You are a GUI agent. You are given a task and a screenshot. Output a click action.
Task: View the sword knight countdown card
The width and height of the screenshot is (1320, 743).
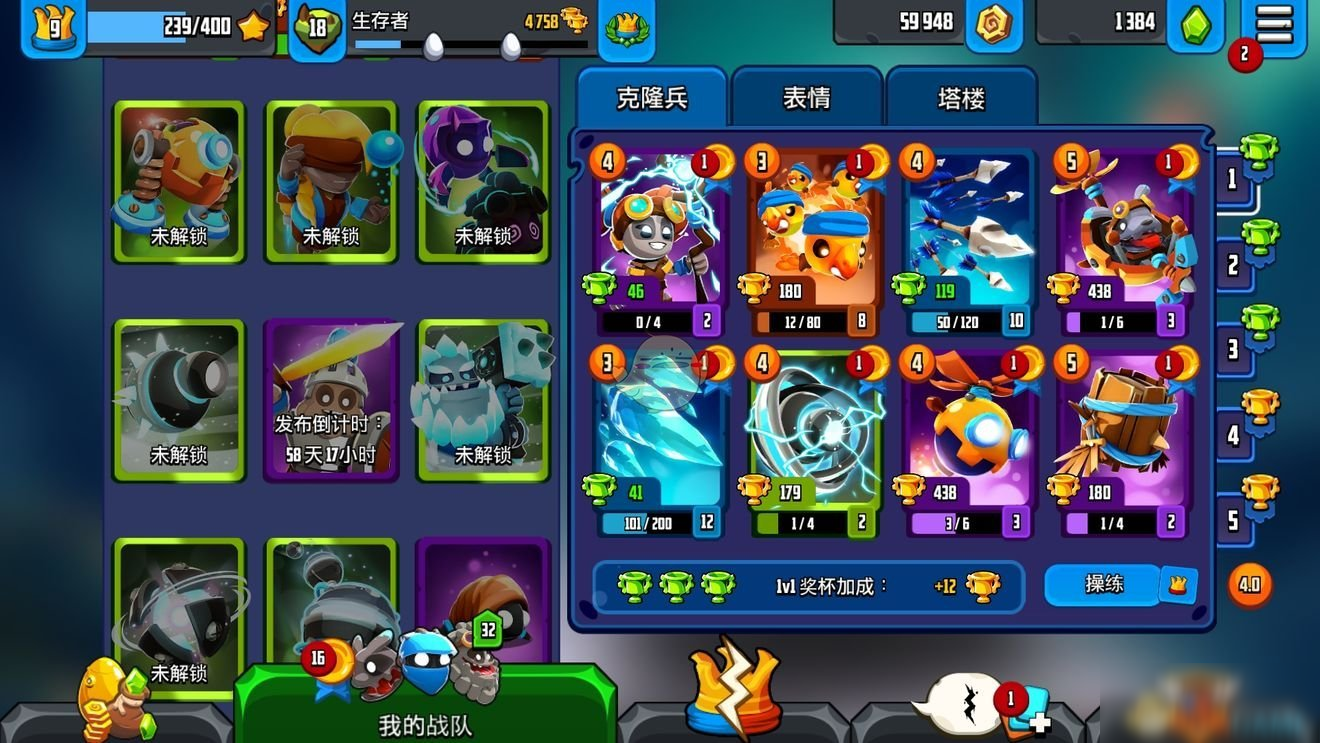(331, 400)
